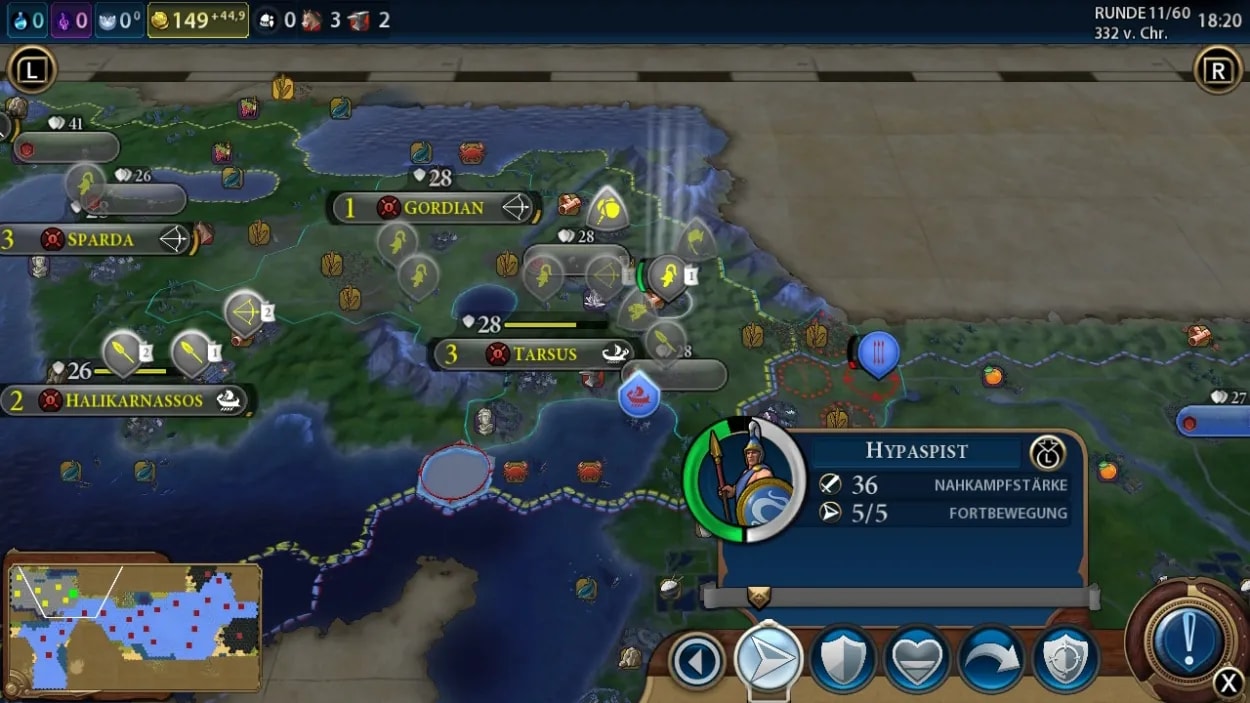Select the Move To unit action
1250x703 pixels.
point(768,660)
